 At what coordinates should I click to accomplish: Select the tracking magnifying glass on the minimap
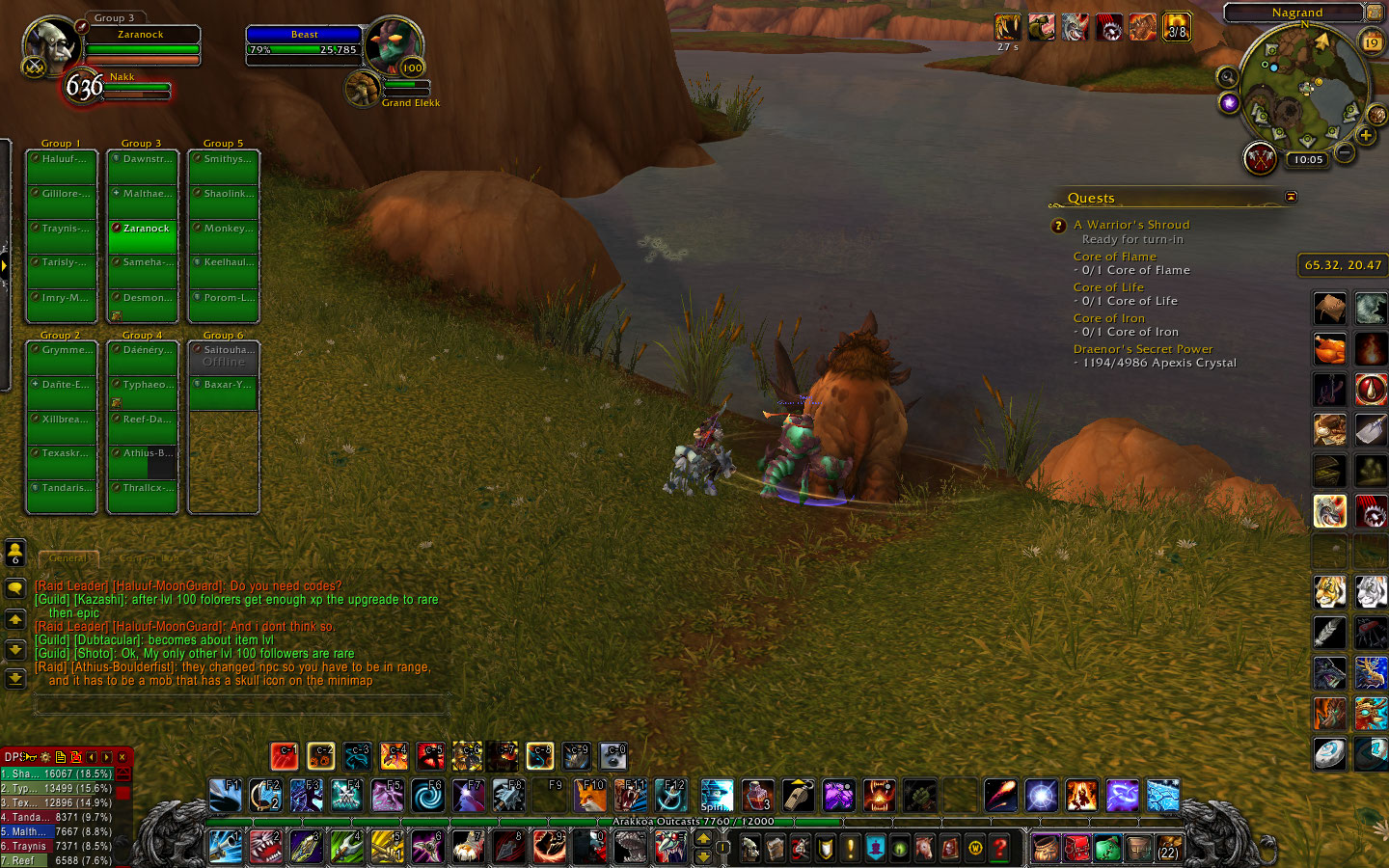[x=1227, y=76]
